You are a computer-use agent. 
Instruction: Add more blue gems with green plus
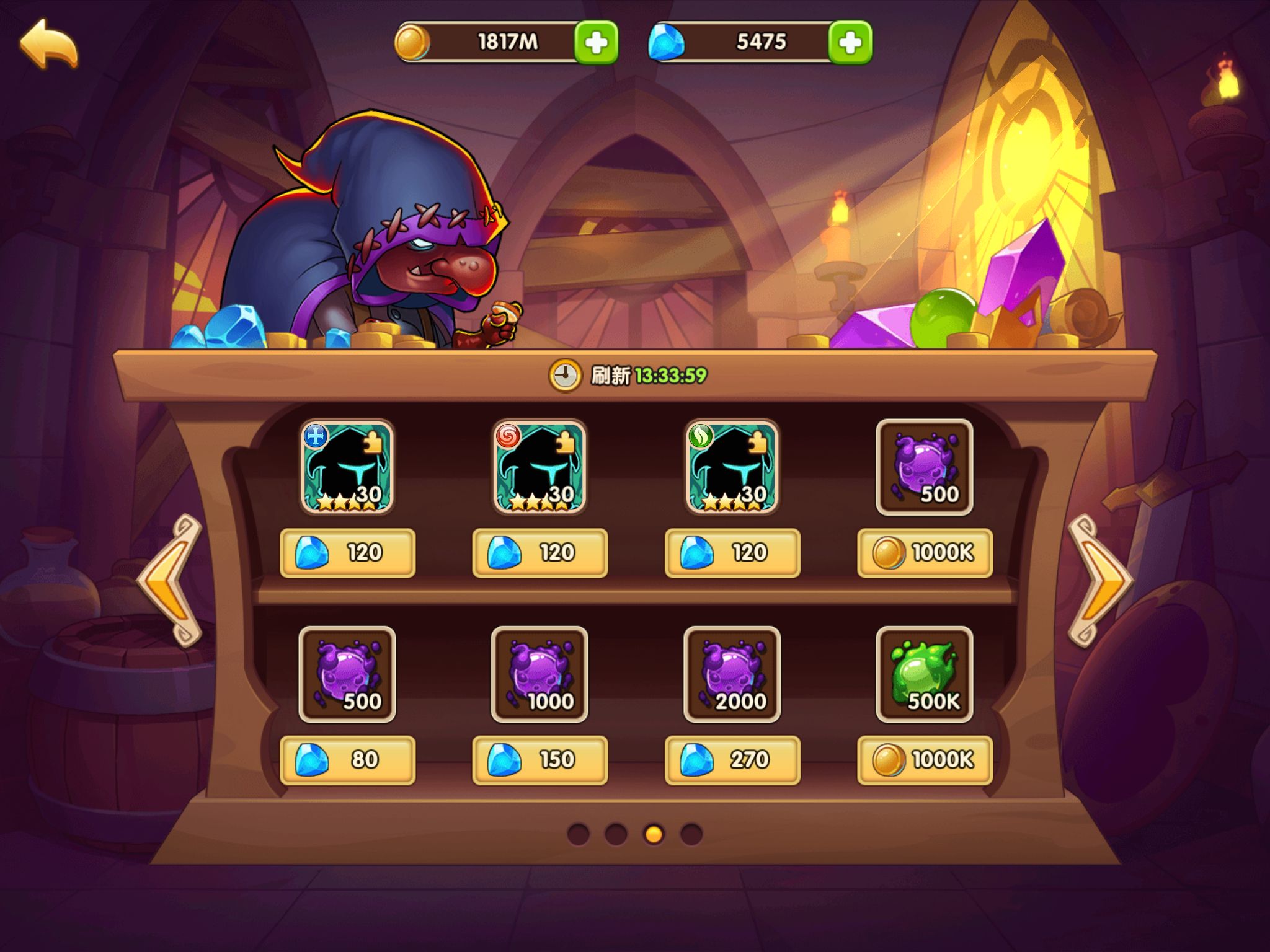click(850, 43)
